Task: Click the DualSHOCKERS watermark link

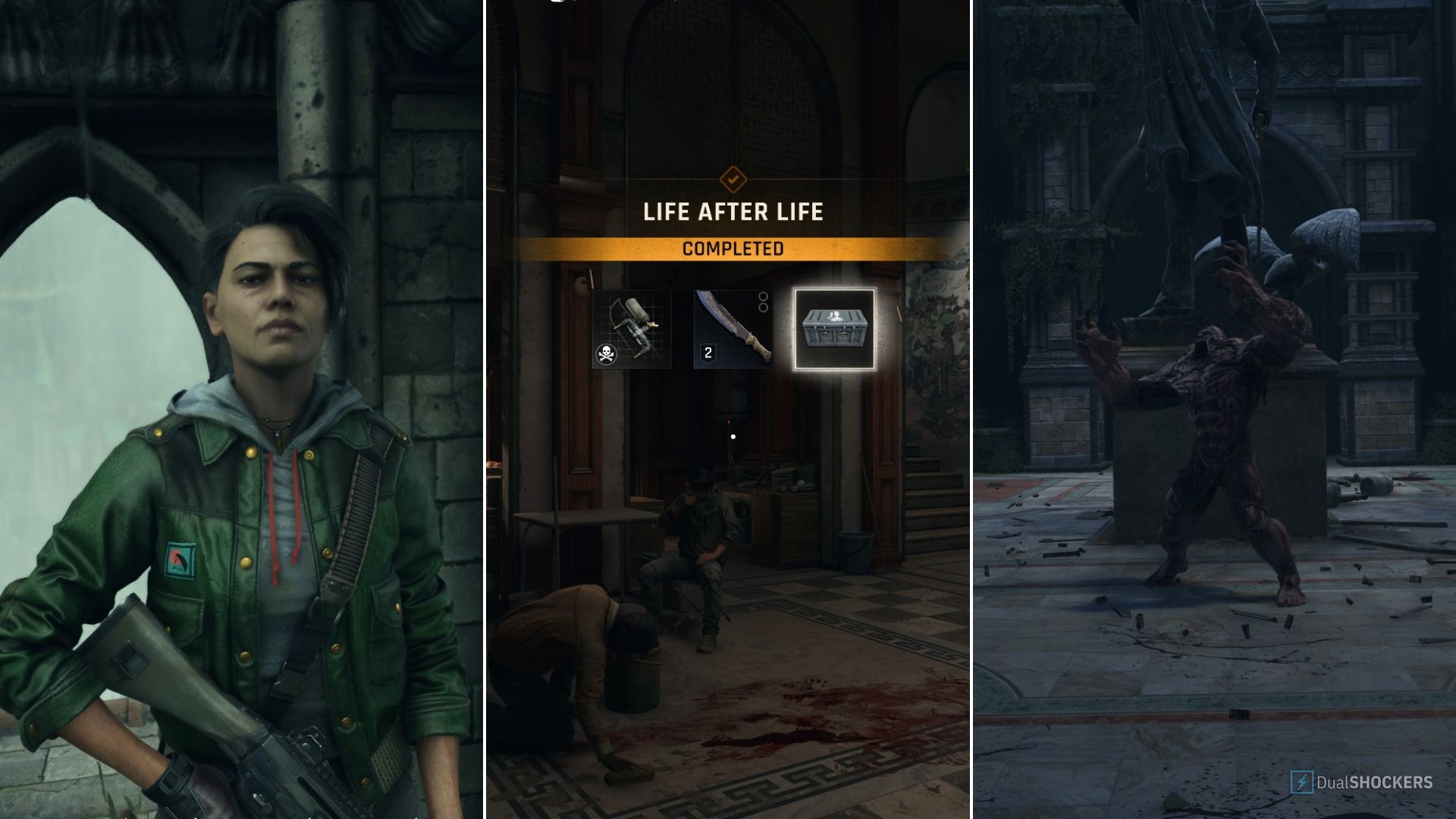Action: [x=1375, y=782]
